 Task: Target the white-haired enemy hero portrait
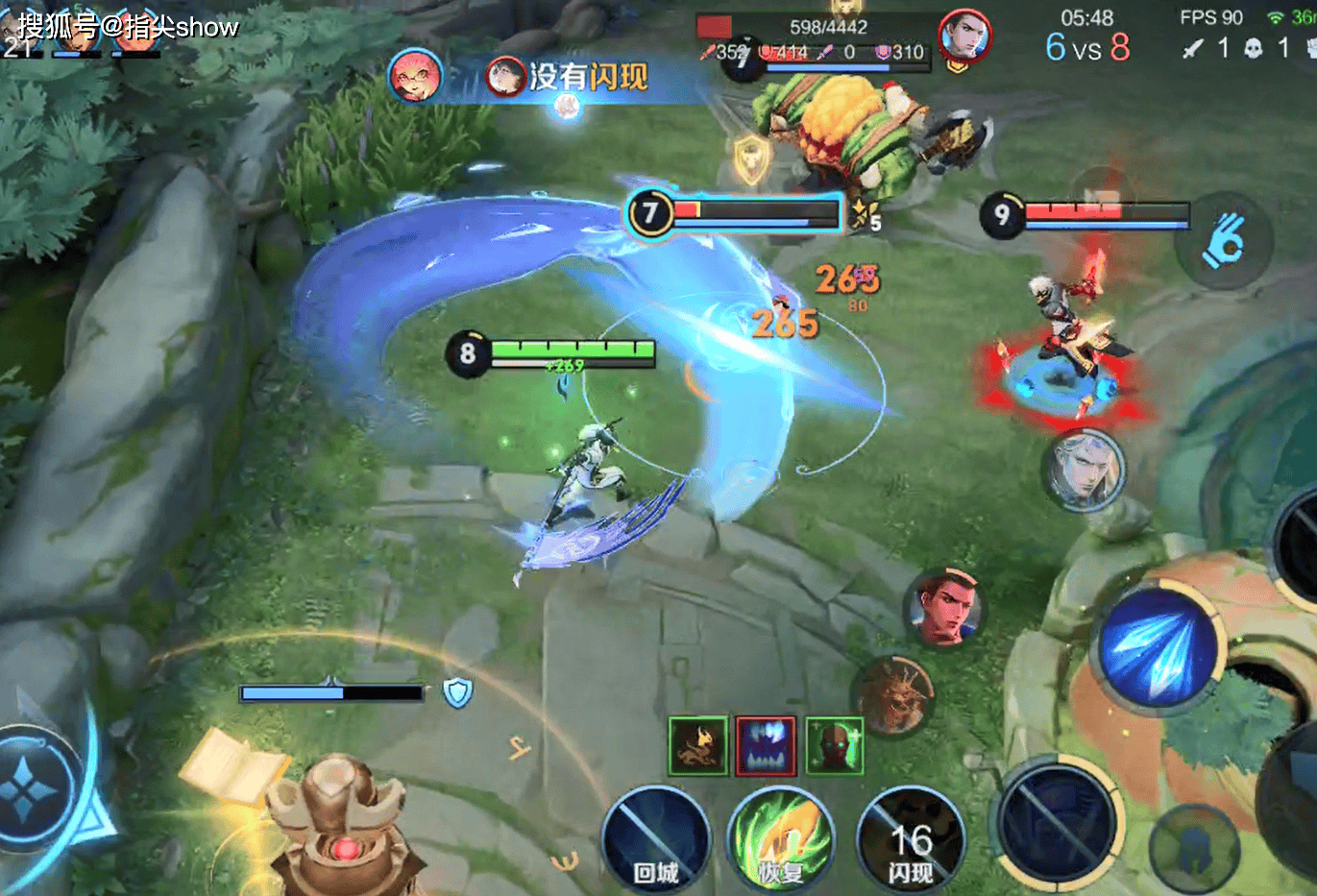coord(1083,470)
